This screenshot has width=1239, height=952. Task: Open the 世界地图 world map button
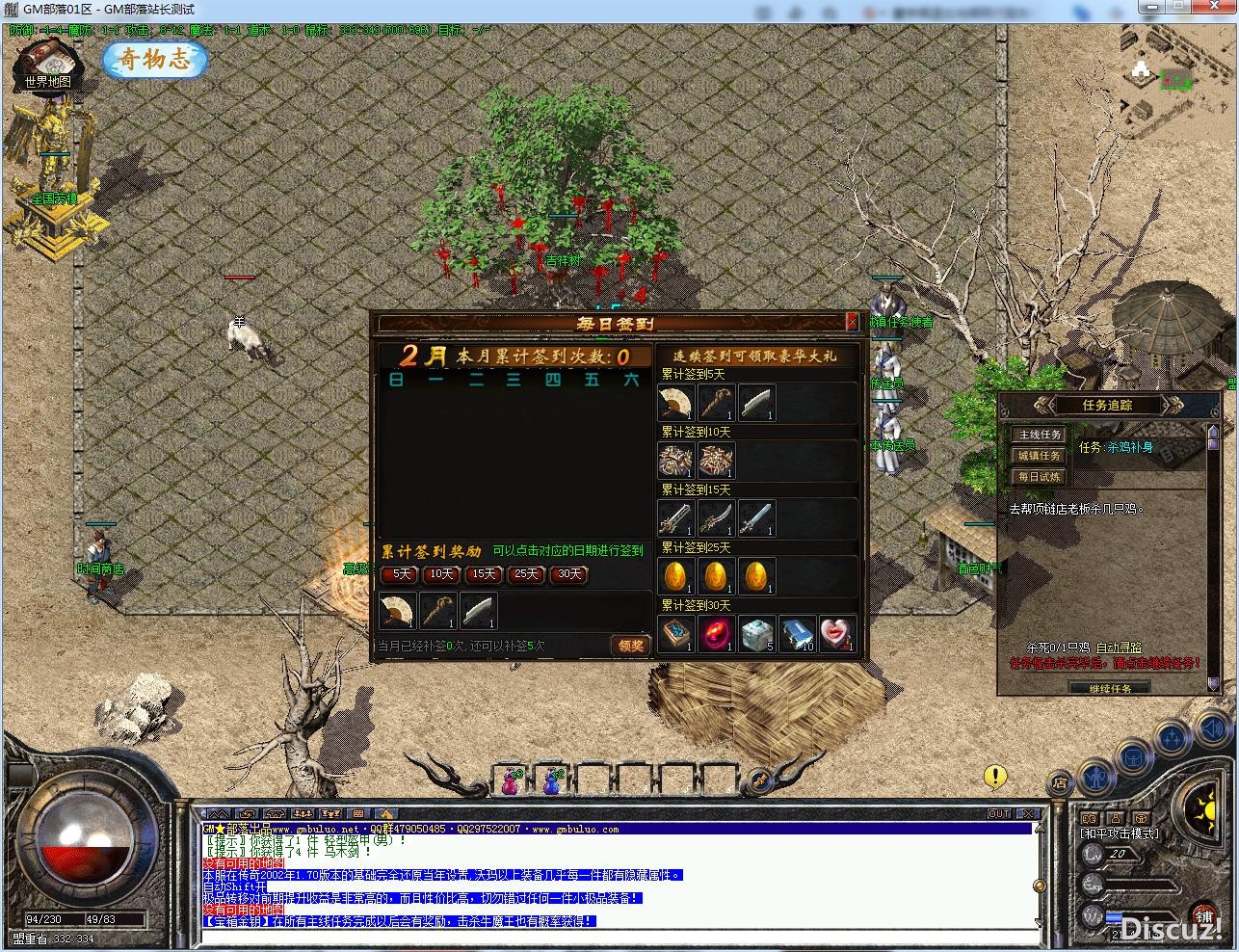(x=47, y=66)
